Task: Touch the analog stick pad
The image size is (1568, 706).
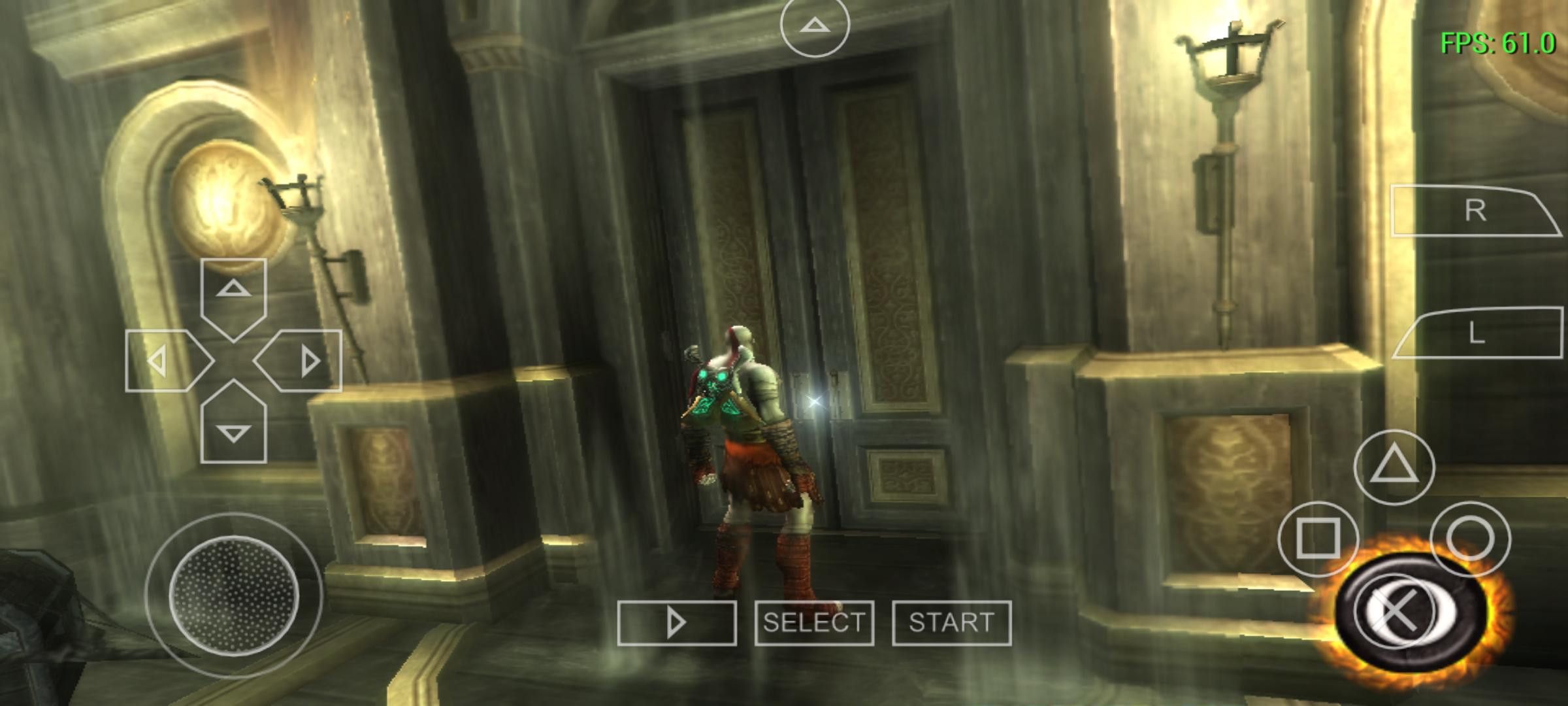Action: [x=233, y=596]
